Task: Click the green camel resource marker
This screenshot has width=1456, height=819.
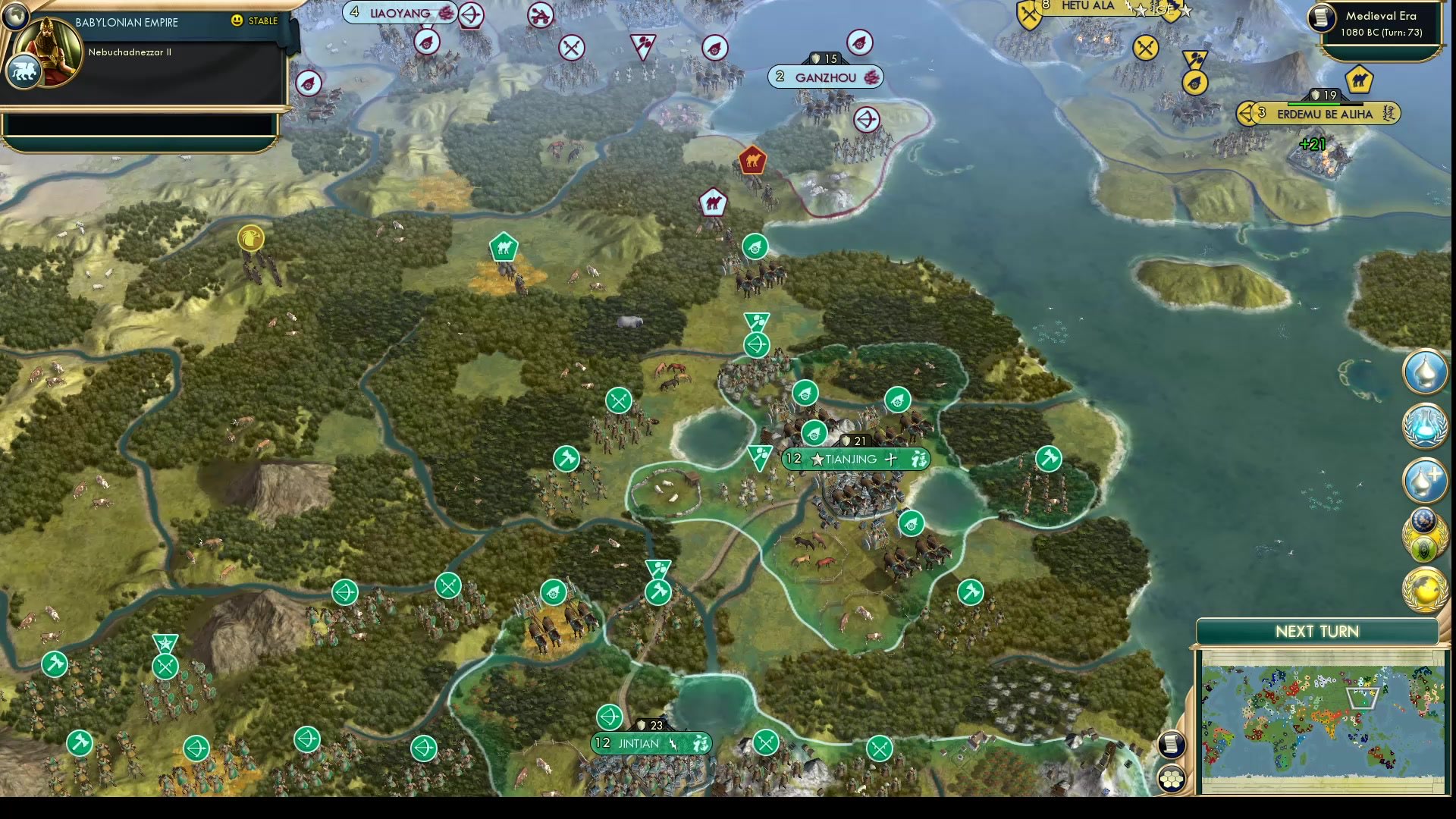Action: [x=504, y=246]
